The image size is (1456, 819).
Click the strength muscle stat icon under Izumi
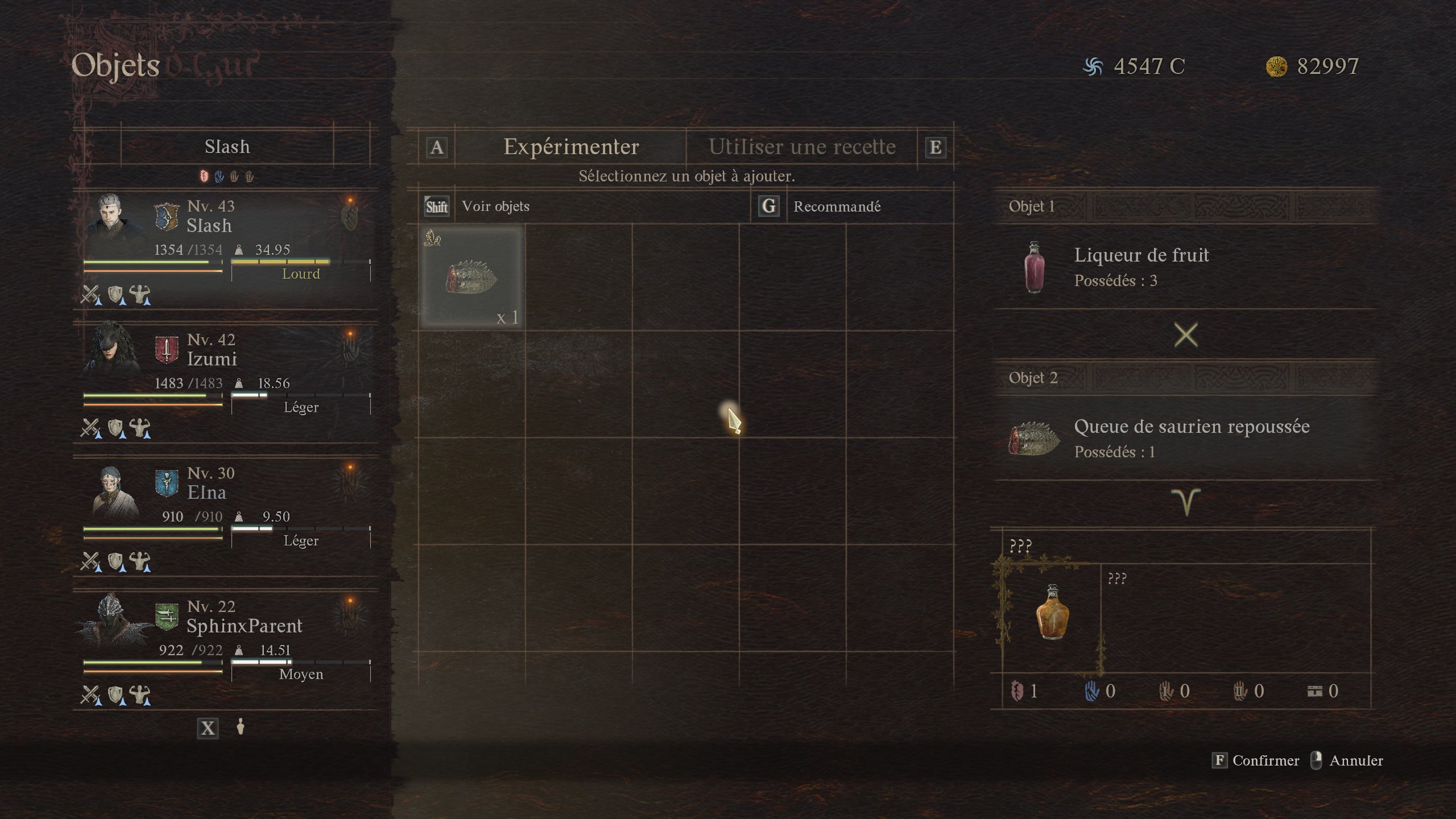[x=139, y=426]
